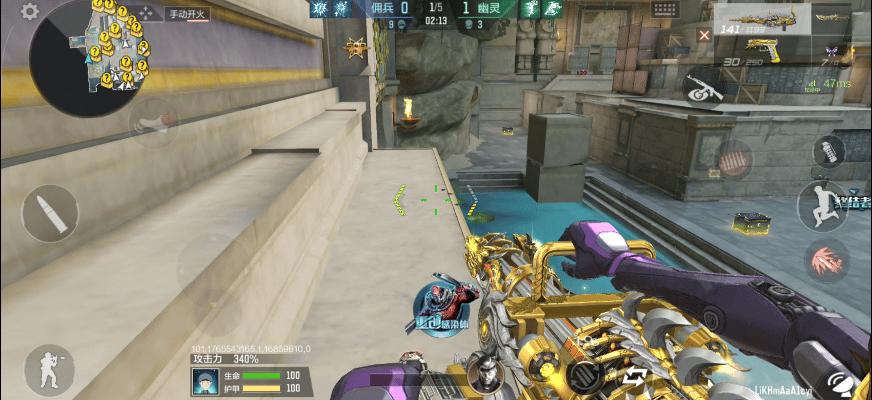This screenshot has height=400, width=872.
Task: Select the golden primary machine gun slot
Action: click(x=760, y=19)
